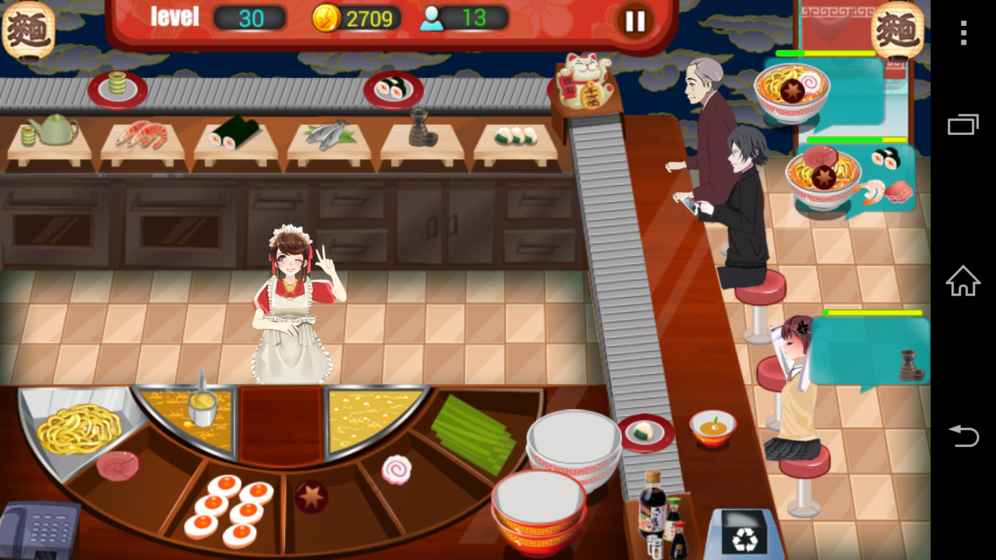Open the Android overflow menu
996x560 pixels.
(963, 34)
